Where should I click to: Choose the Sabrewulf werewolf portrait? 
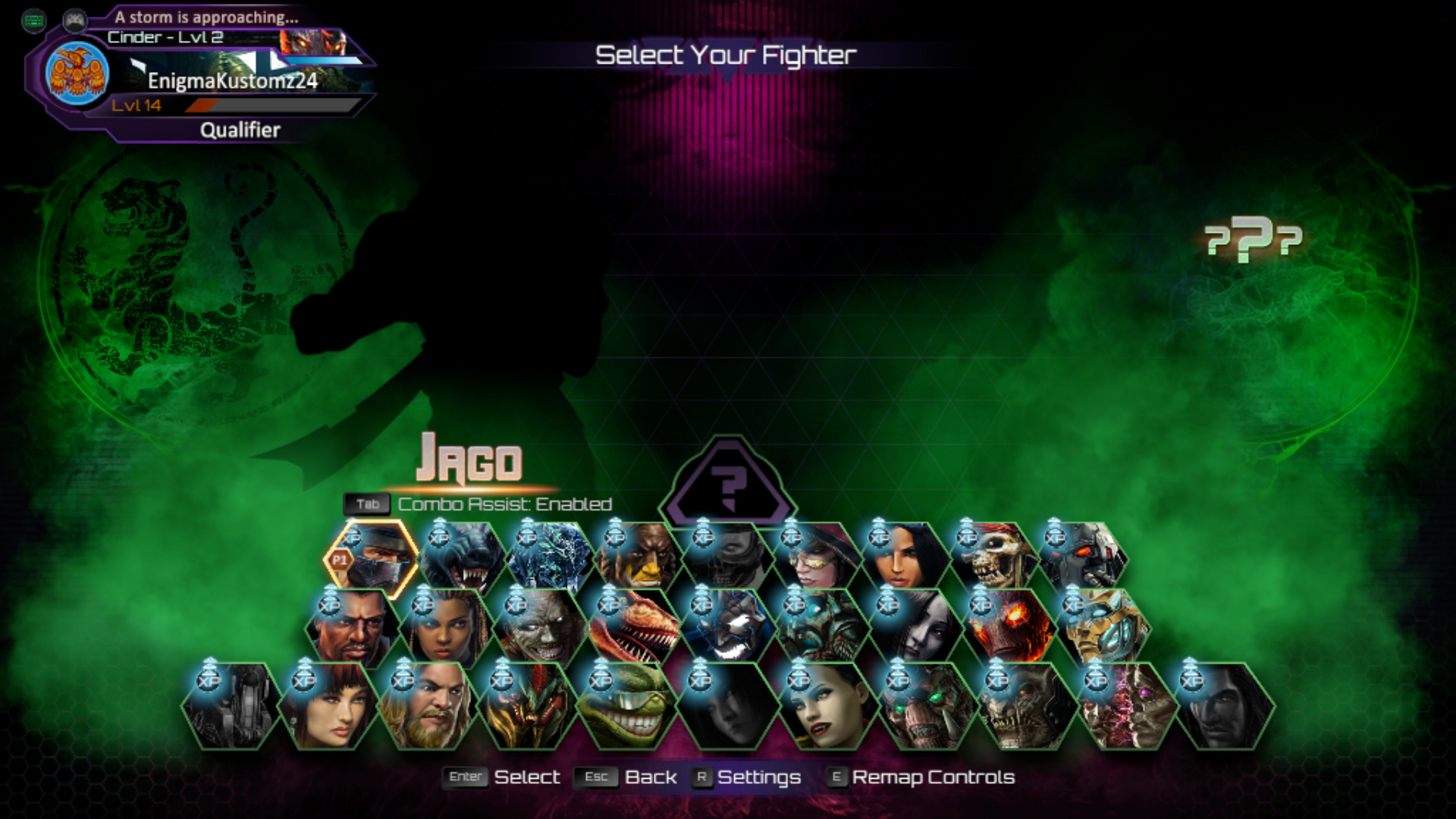tap(463, 559)
